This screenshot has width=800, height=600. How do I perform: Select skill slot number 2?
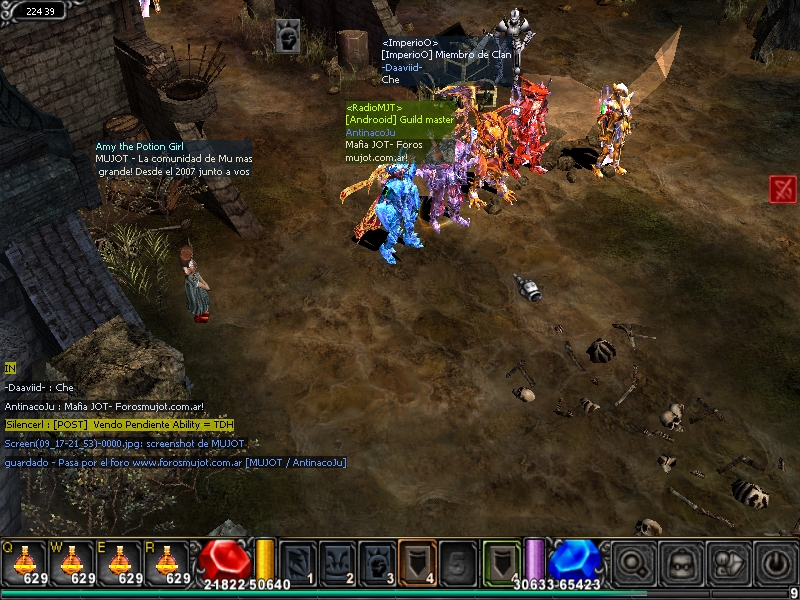(x=337, y=562)
